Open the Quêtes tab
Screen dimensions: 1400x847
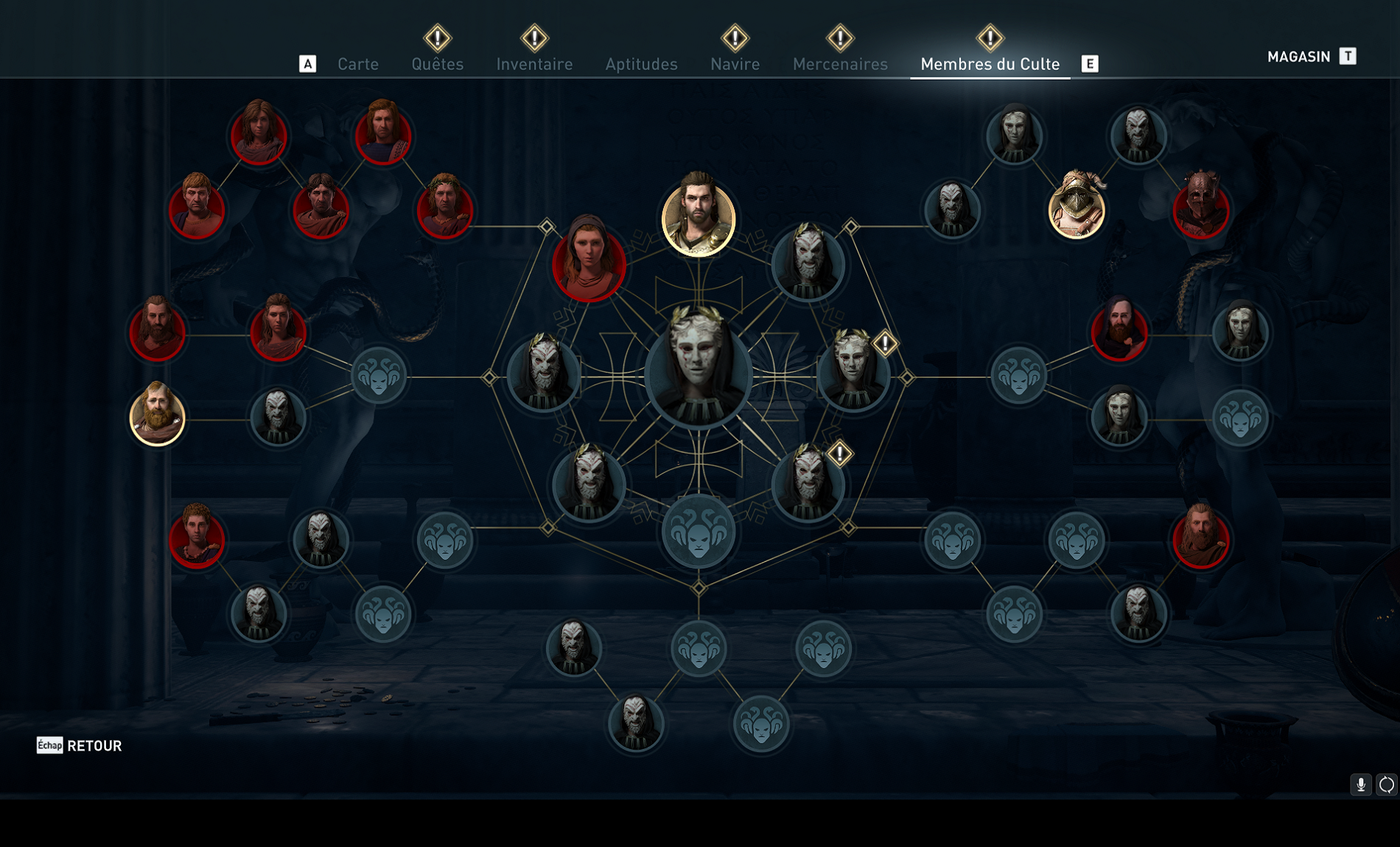(438, 64)
